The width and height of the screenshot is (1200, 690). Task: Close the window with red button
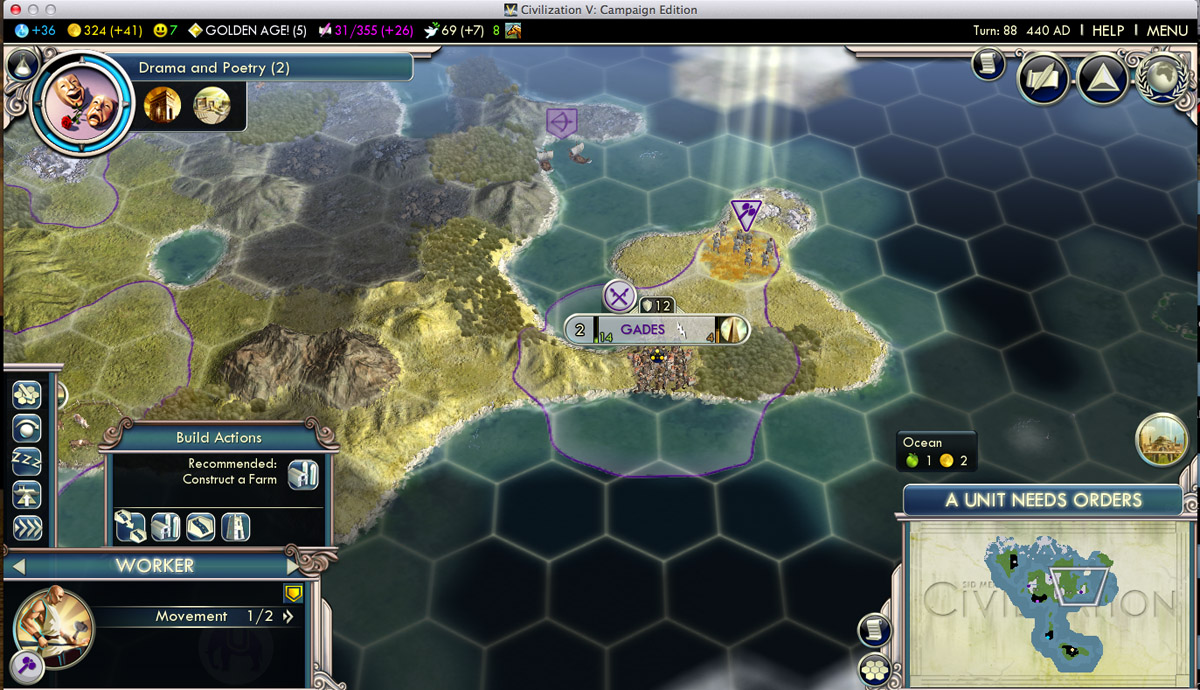pos(12,10)
